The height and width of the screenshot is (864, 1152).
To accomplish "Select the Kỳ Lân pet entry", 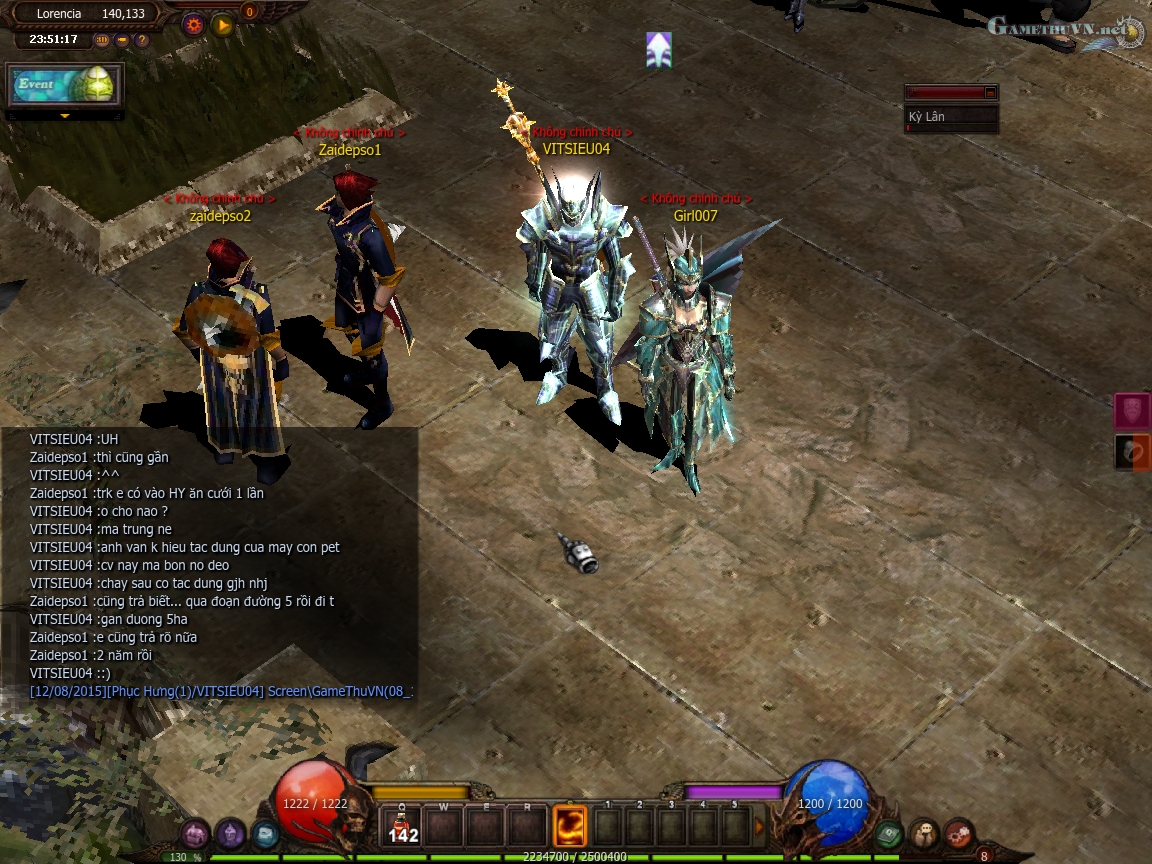I will tap(950, 117).
